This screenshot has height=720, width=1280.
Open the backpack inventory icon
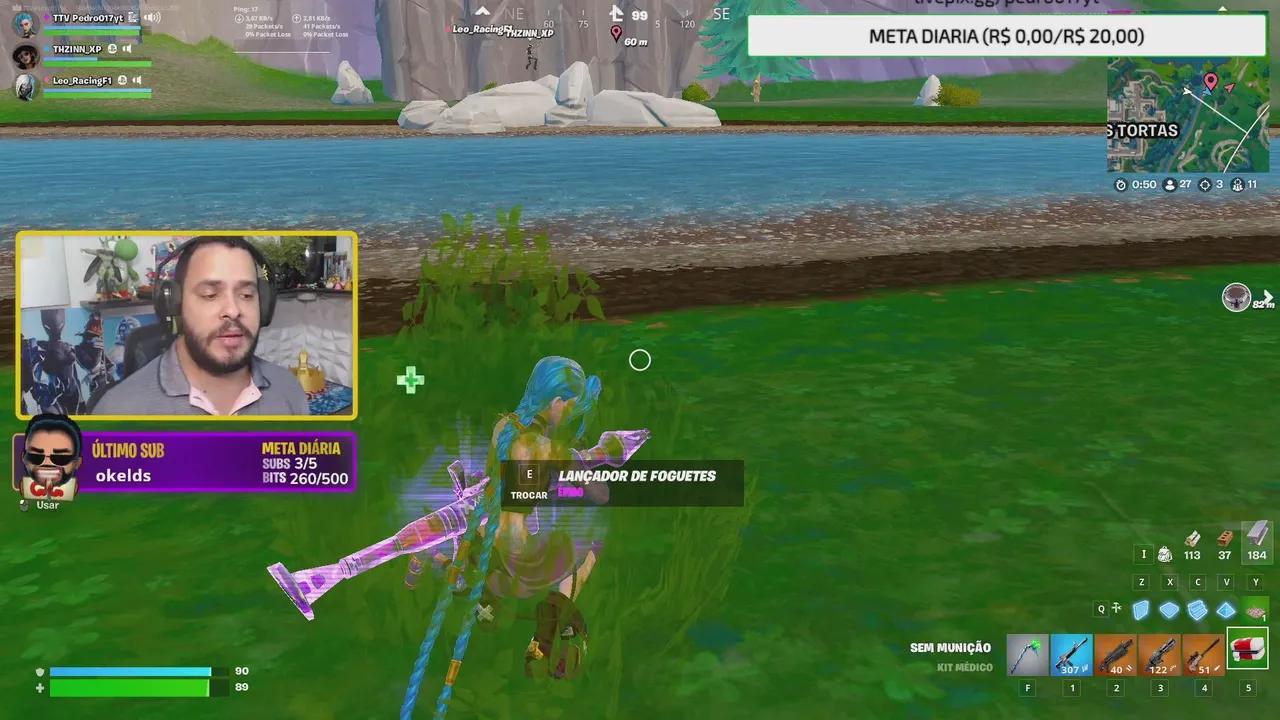[x=1163, y=554]
